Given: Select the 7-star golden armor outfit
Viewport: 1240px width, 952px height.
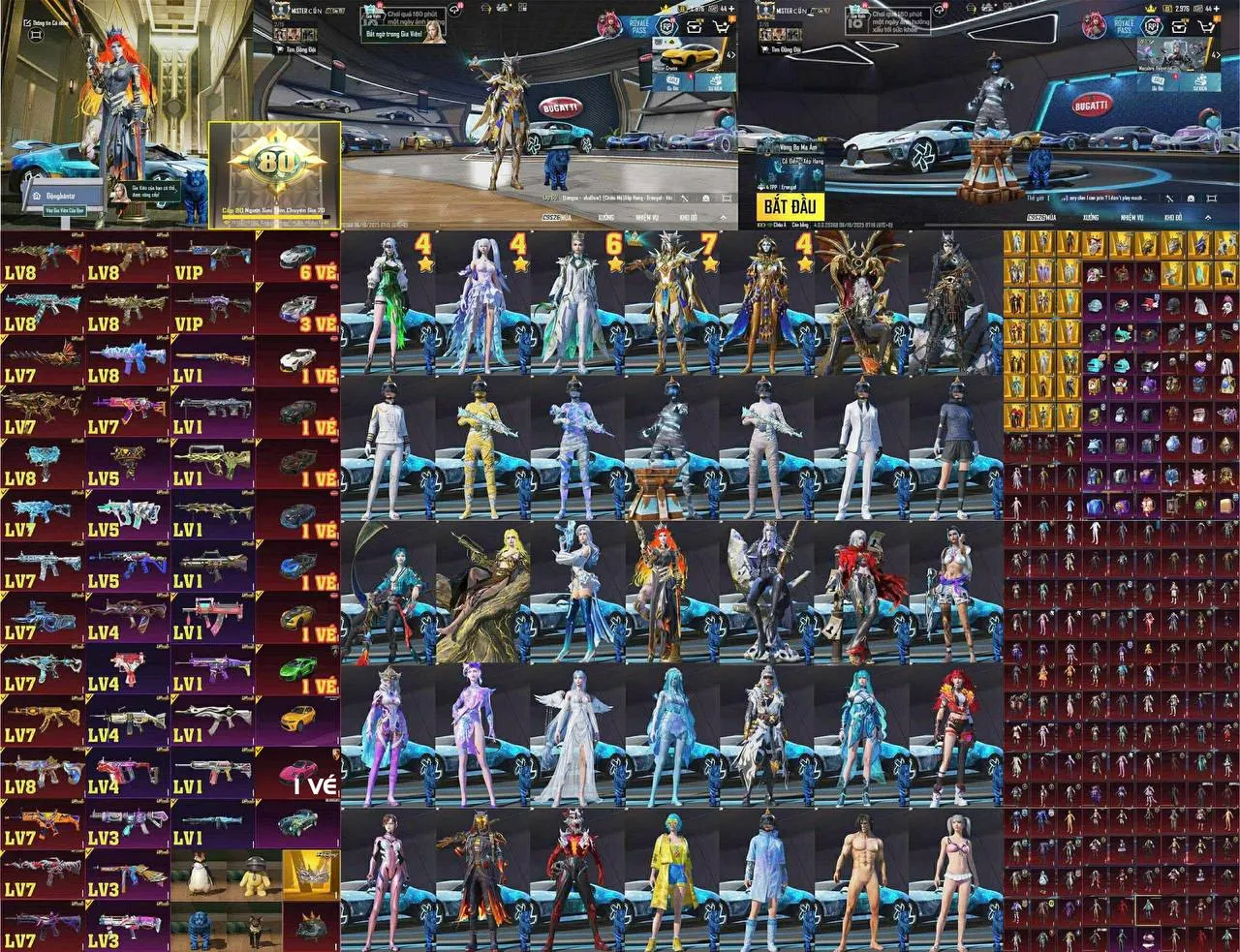Looking at the screenshot, I should tap(672, 302).
